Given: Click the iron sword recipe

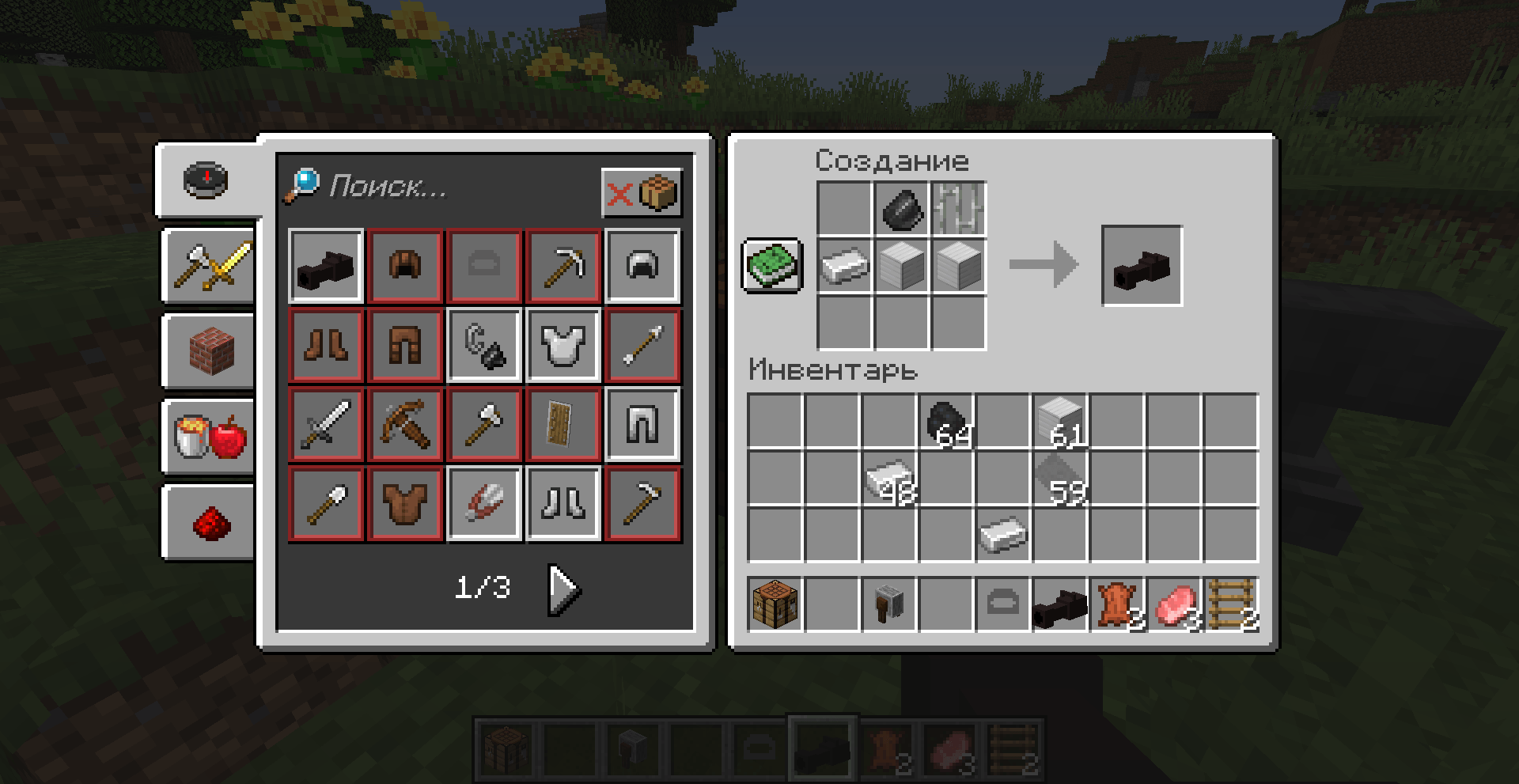Looking at the screenshot, I should (x=325, y=423).
